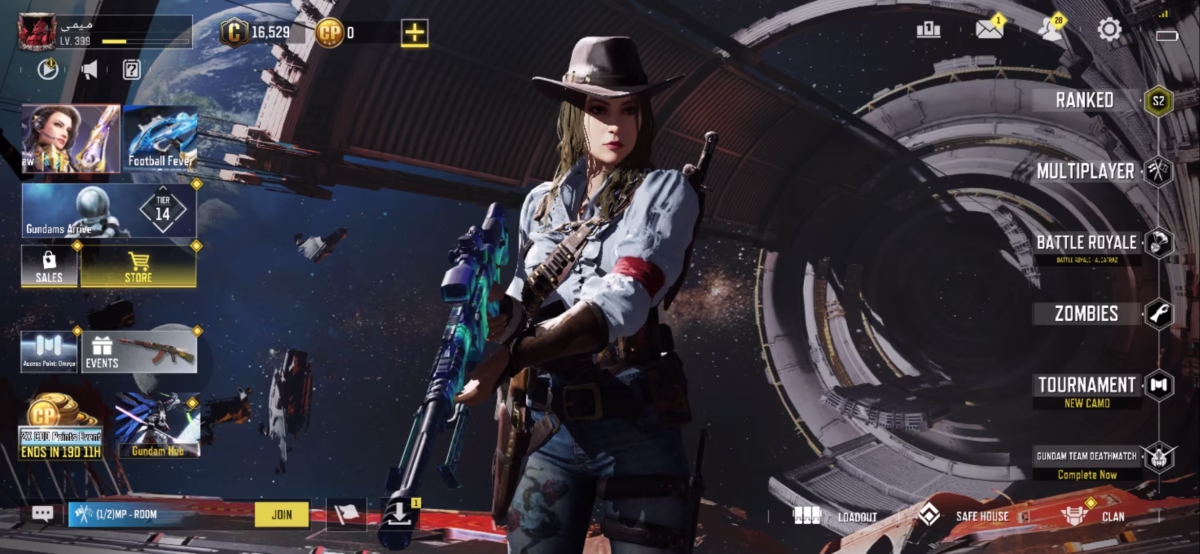Select the Multiplayer mode
1200x554 pixels.
point(1086,171)
